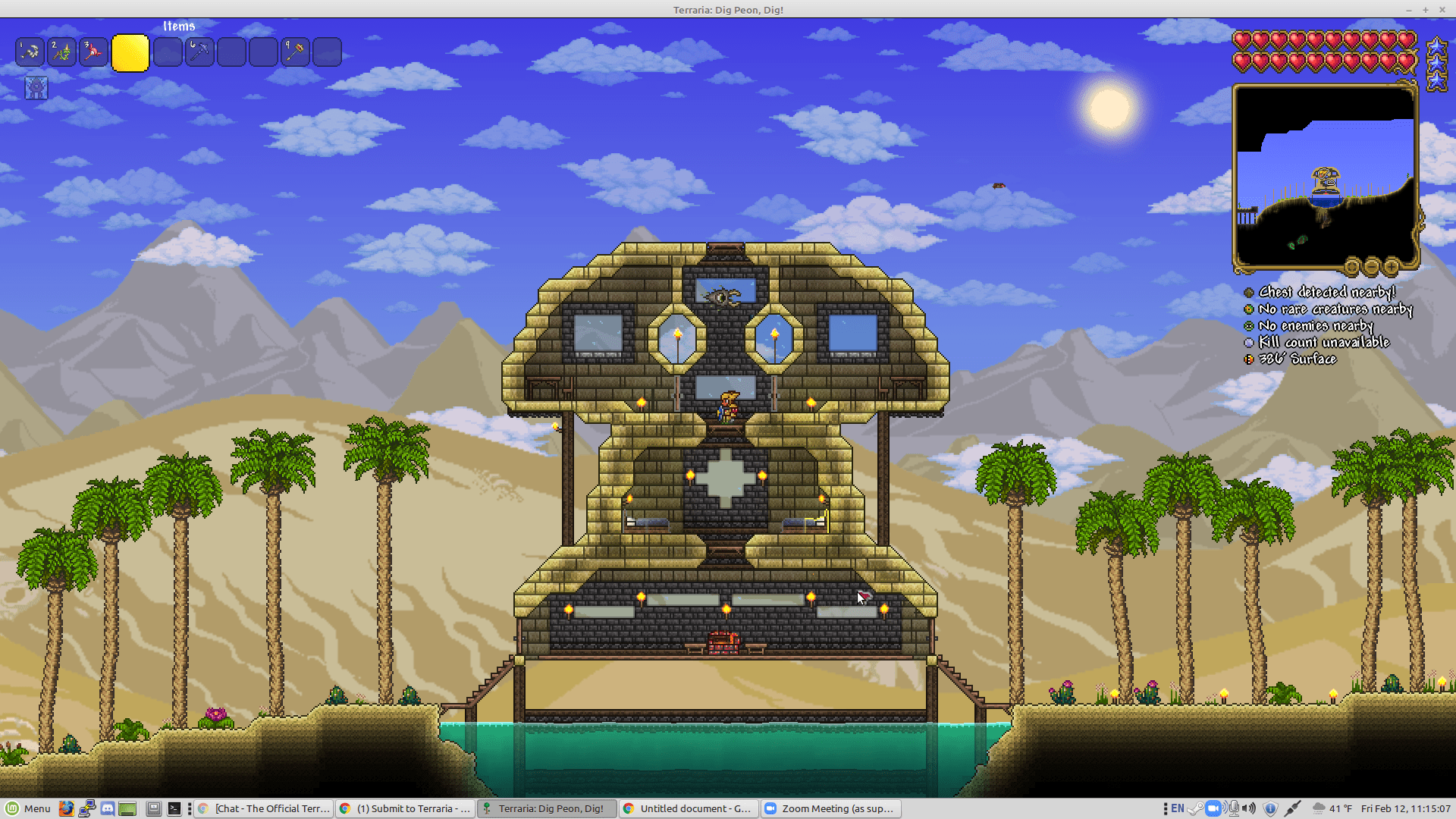Open the Zoom video camera tray icon
The image size is (1456, 819).
1213,808
